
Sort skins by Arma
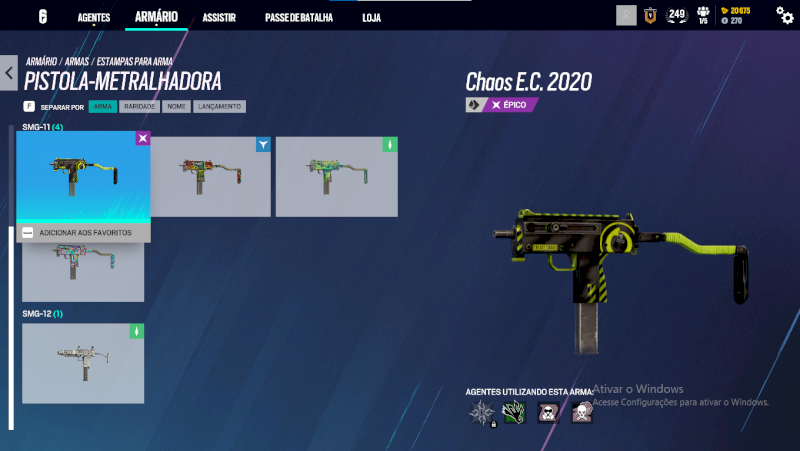(103, 106)
